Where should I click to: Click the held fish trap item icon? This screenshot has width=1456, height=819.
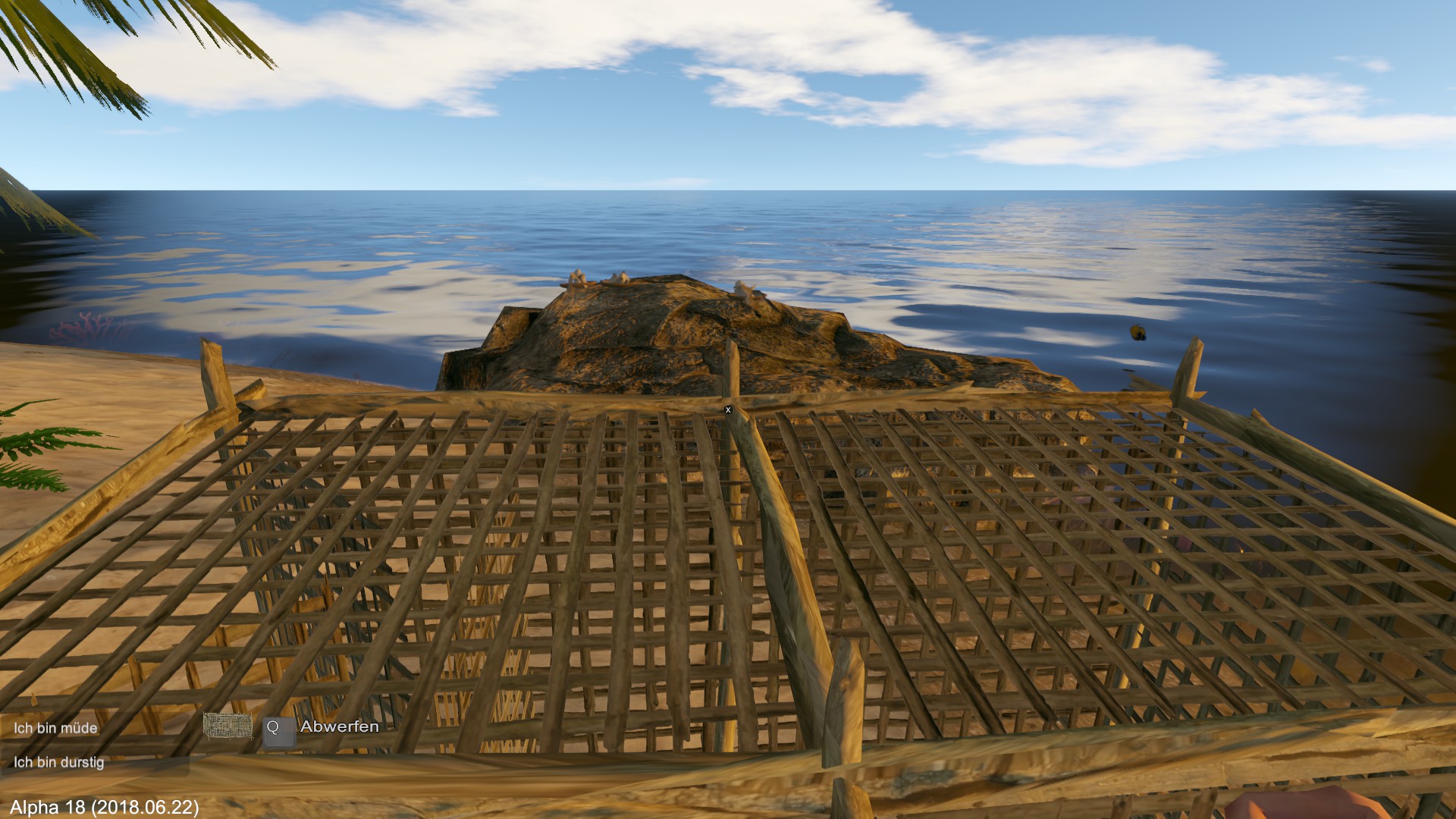tap(227, 726)
